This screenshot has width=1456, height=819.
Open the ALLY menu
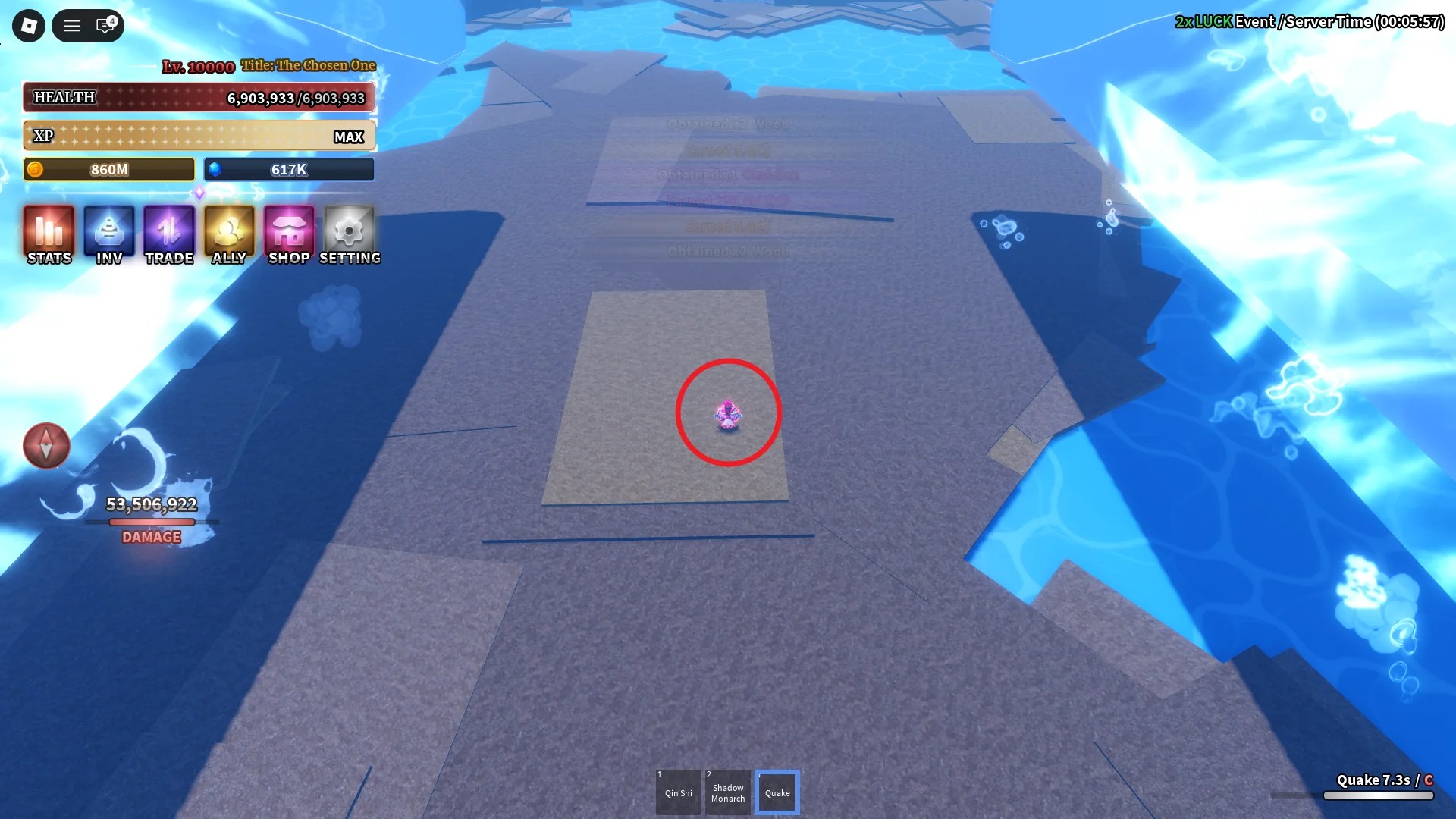(228, 235)
